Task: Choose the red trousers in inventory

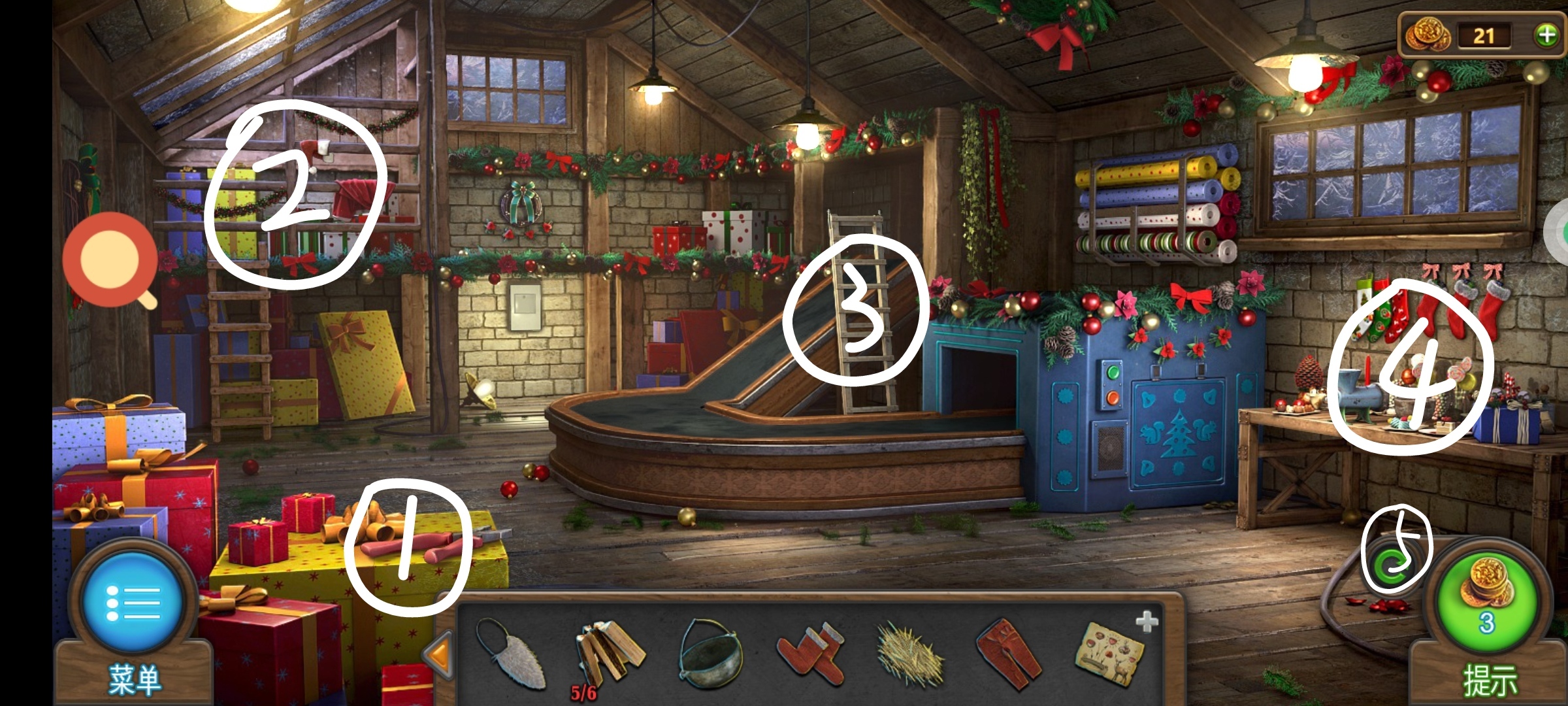Action: pos(1008,652)
